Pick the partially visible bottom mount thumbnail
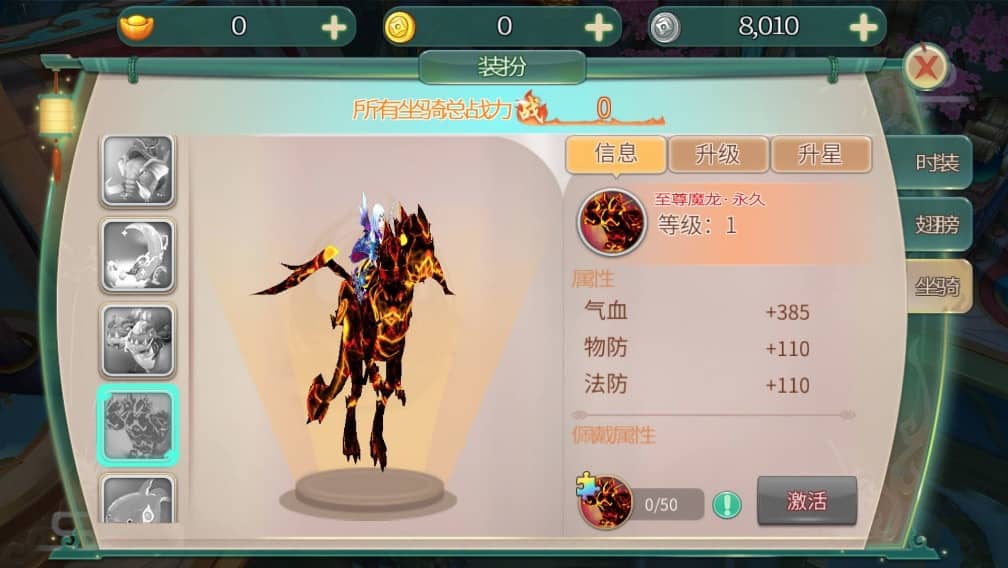This screenshot has width=1008, height=568. click(x=138, y=500)
